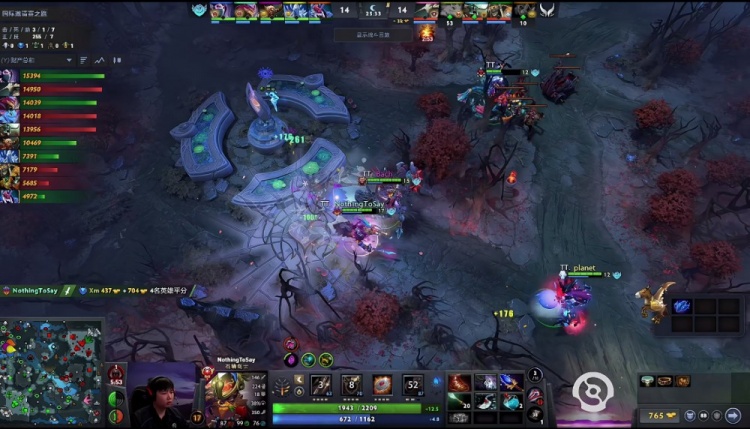
Task: Click the blue gem courier item slot
Action: tap(682, 306)
